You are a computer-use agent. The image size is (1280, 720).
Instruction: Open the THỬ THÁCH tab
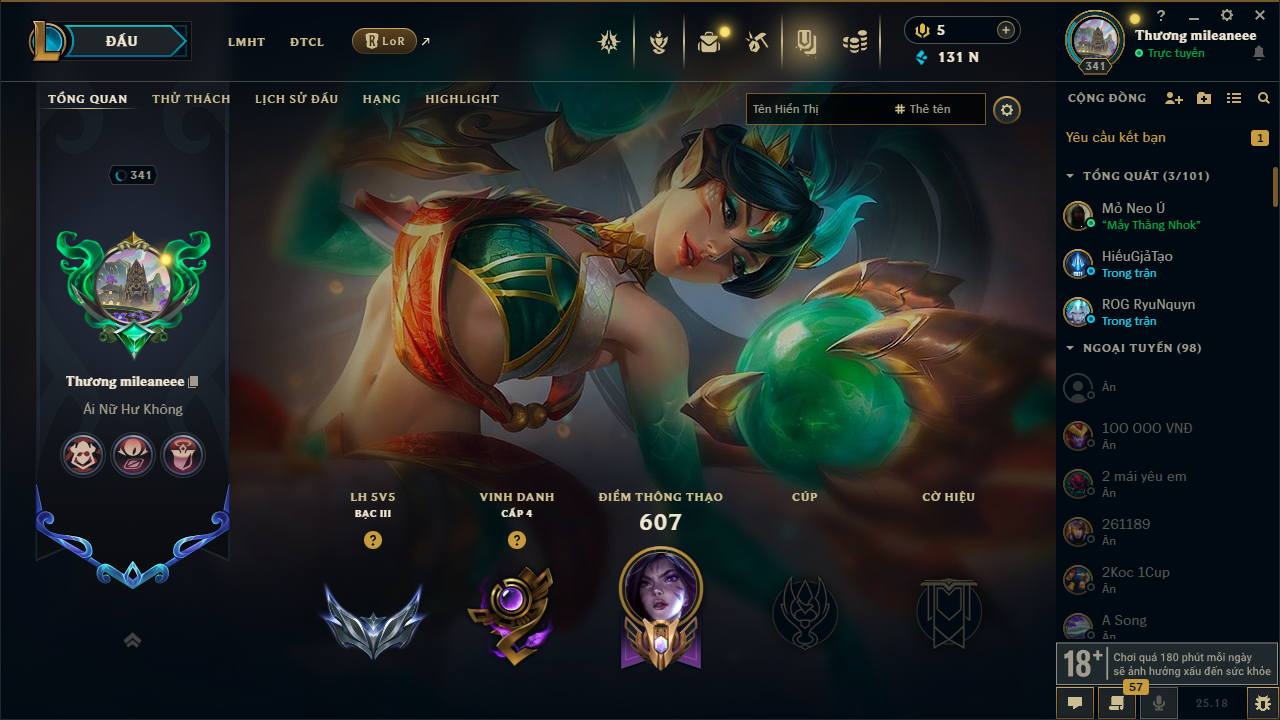(x=191, y=99)
